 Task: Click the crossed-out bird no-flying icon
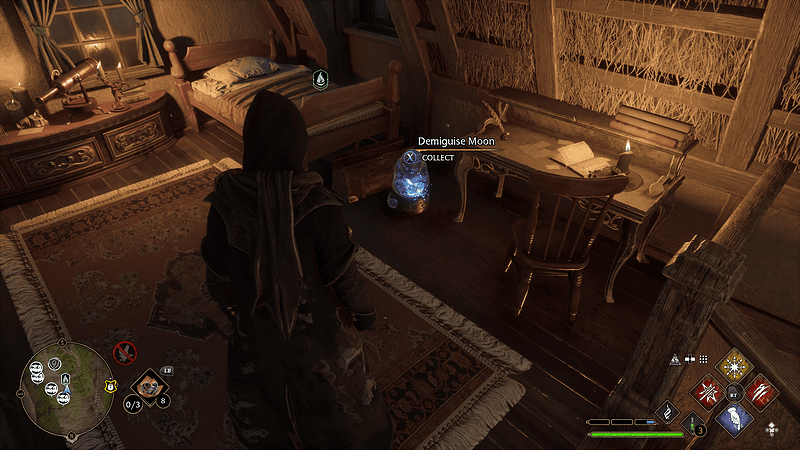click(x=124, y=352)
